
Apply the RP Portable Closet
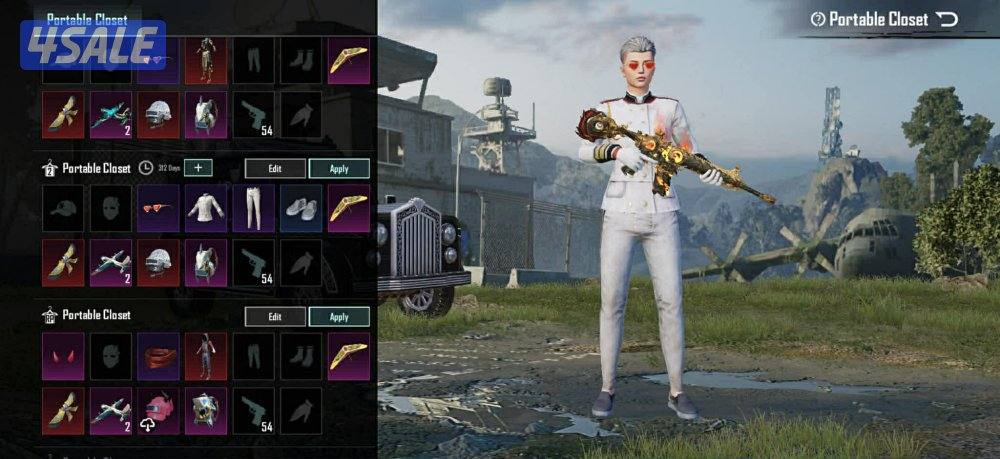pos(339,316)
